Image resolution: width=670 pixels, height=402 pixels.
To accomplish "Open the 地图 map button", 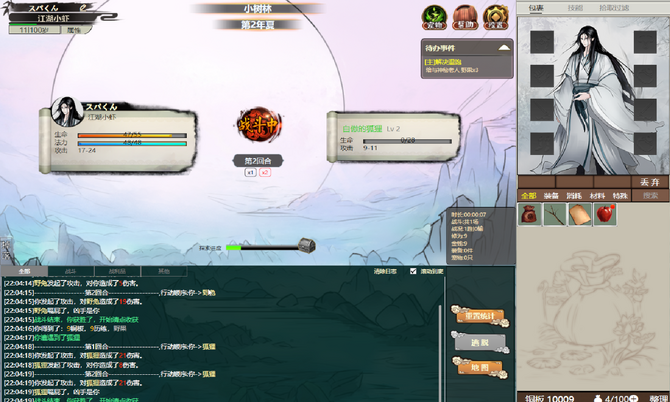I will click(480, 368).
